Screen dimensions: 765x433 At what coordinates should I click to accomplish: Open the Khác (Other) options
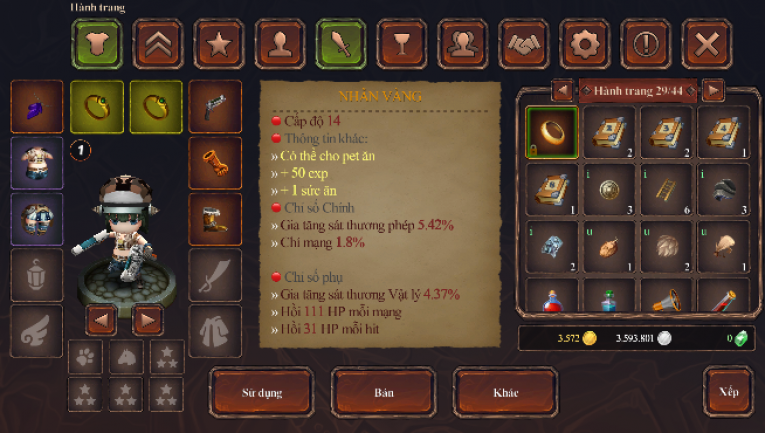point(505,392)
